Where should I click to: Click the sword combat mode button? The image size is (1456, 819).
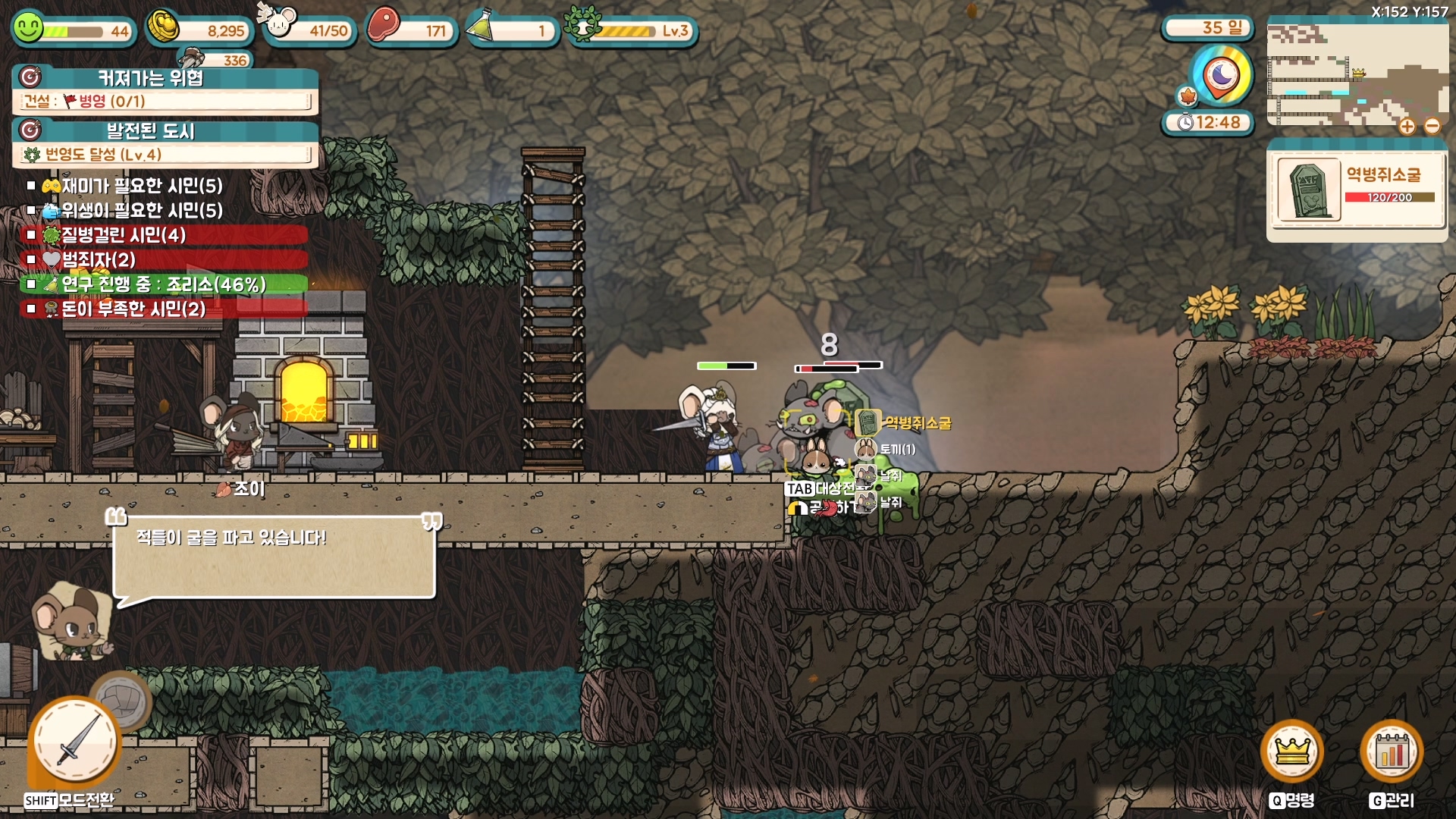[x=75, y=742]
